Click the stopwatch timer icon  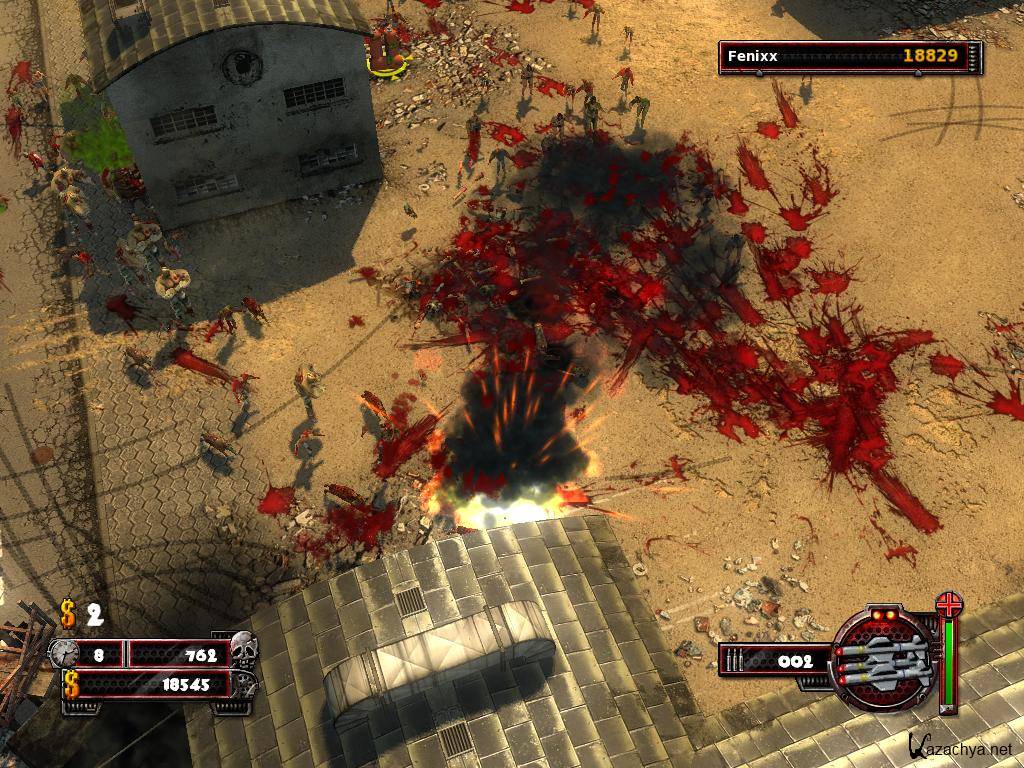(x=63, y=654)
